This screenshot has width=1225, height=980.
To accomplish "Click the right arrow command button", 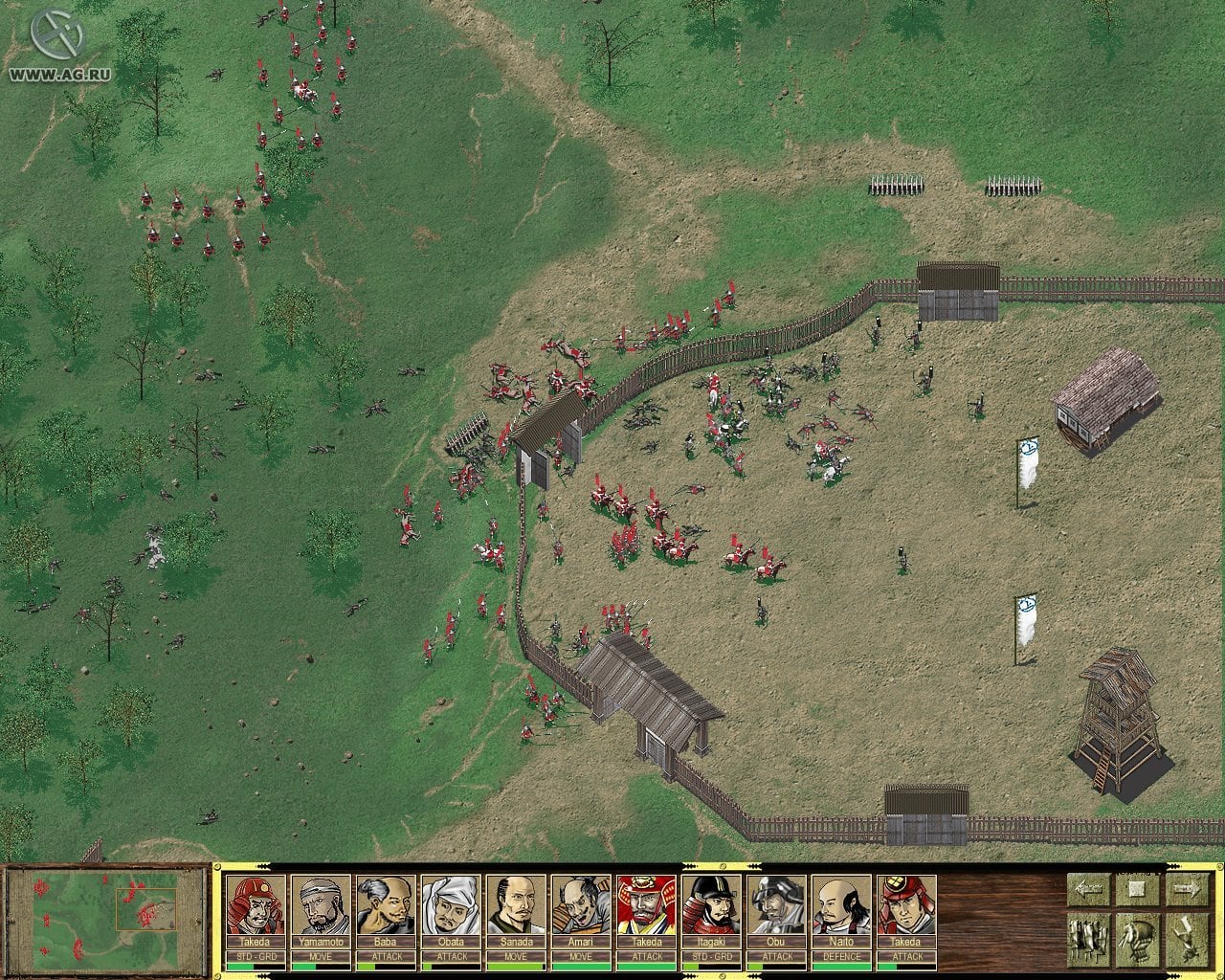I will (1186, 889).
